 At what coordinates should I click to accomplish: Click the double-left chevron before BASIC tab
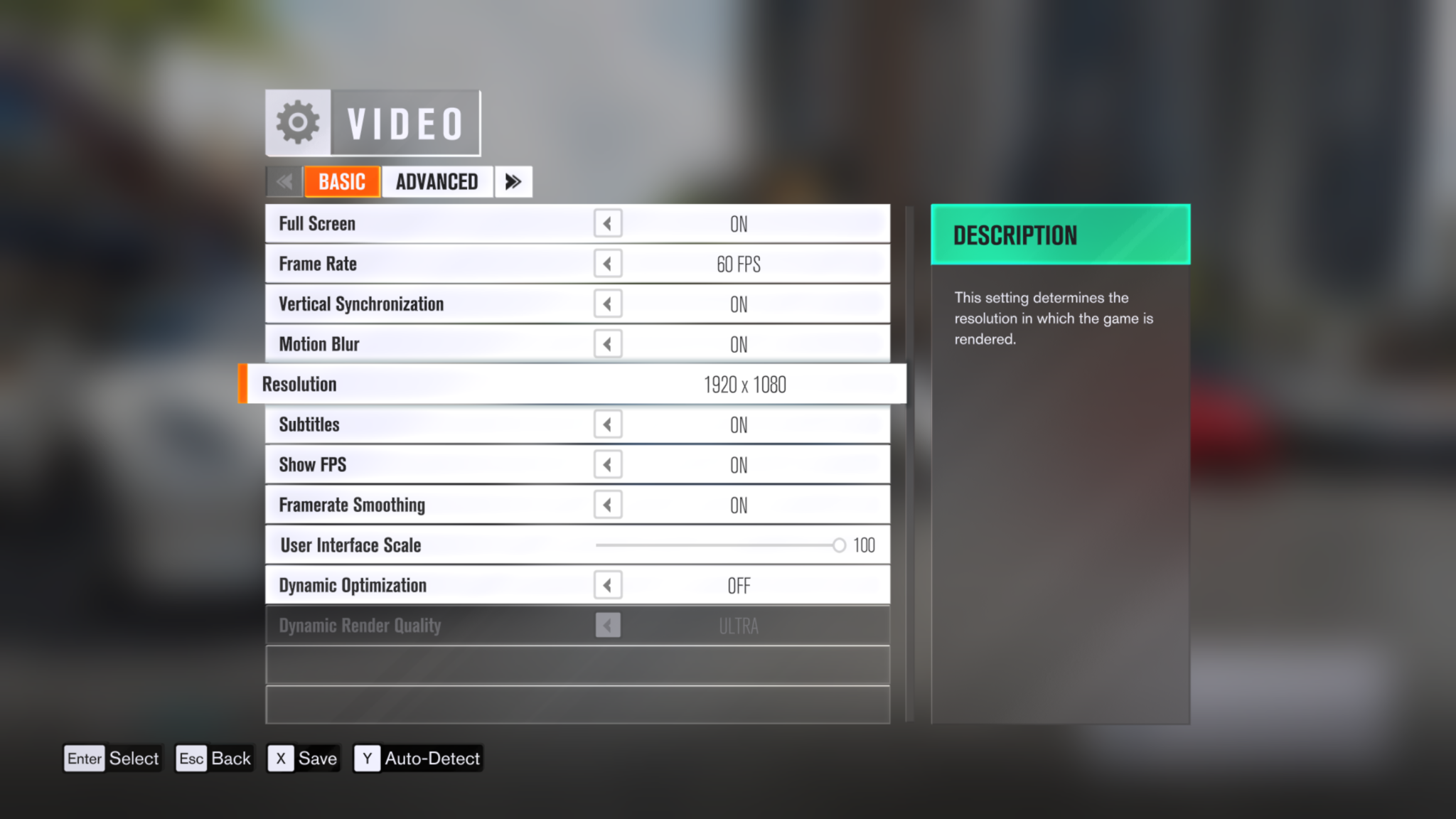pos(284,181)
